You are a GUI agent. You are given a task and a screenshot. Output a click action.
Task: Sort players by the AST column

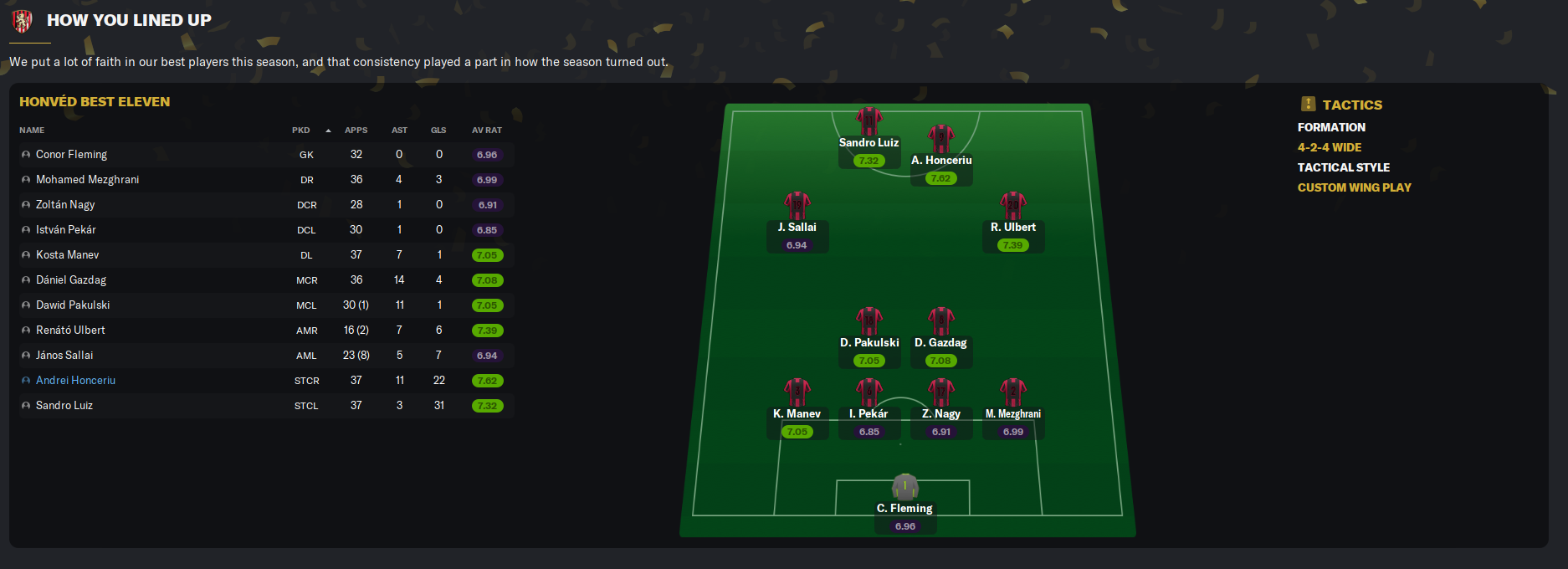coord(399,131)
